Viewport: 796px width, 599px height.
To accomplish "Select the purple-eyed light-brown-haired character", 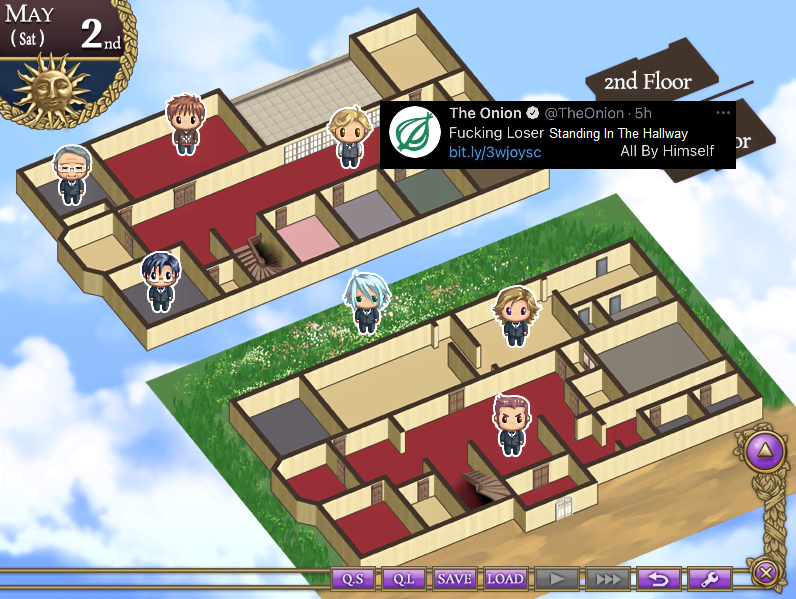I will [x=516, y=316].
